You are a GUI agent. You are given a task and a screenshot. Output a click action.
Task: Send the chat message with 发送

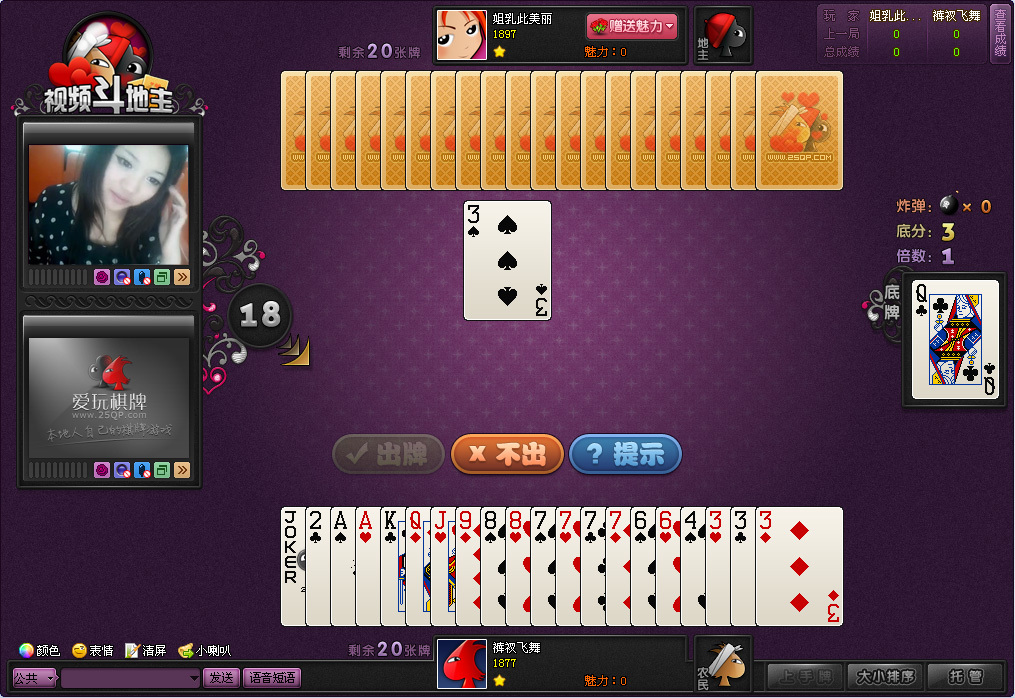point(221,677)
